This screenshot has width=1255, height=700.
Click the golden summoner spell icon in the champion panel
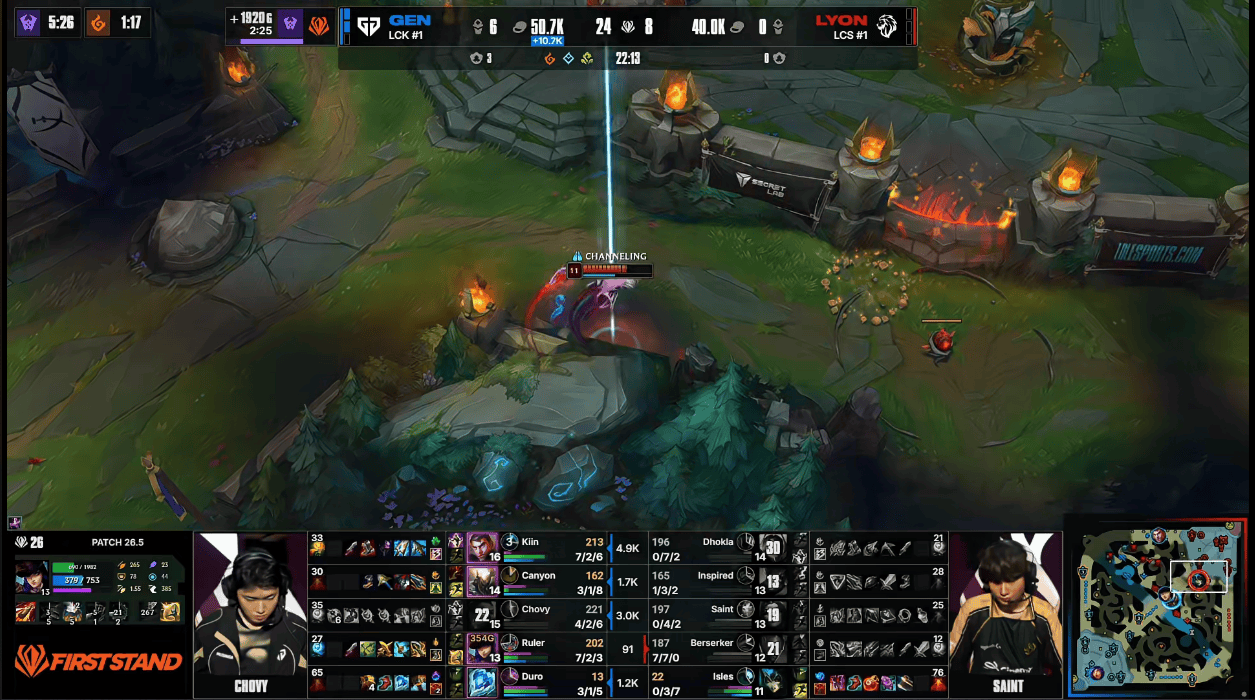[170, 612]
